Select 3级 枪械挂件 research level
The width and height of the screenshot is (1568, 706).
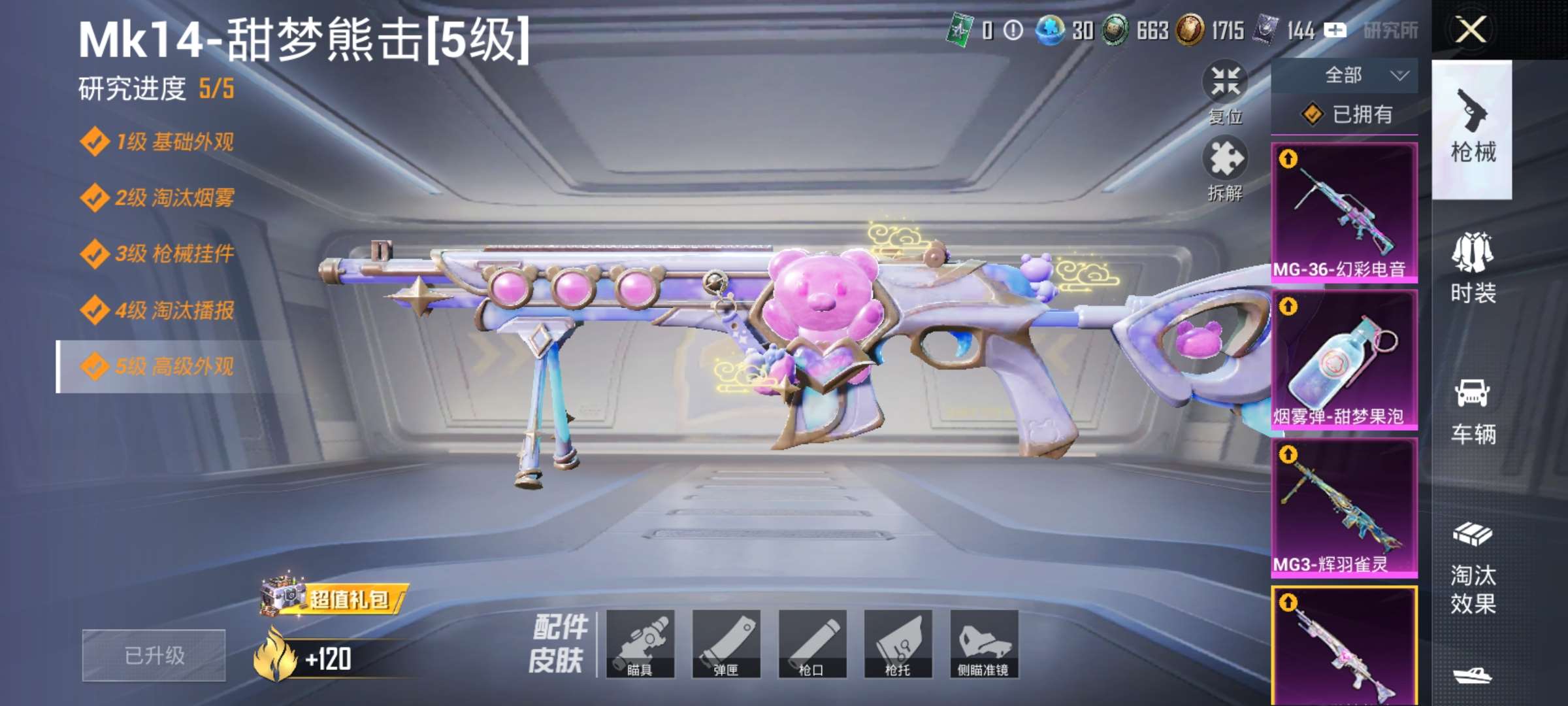pos(157,254)
